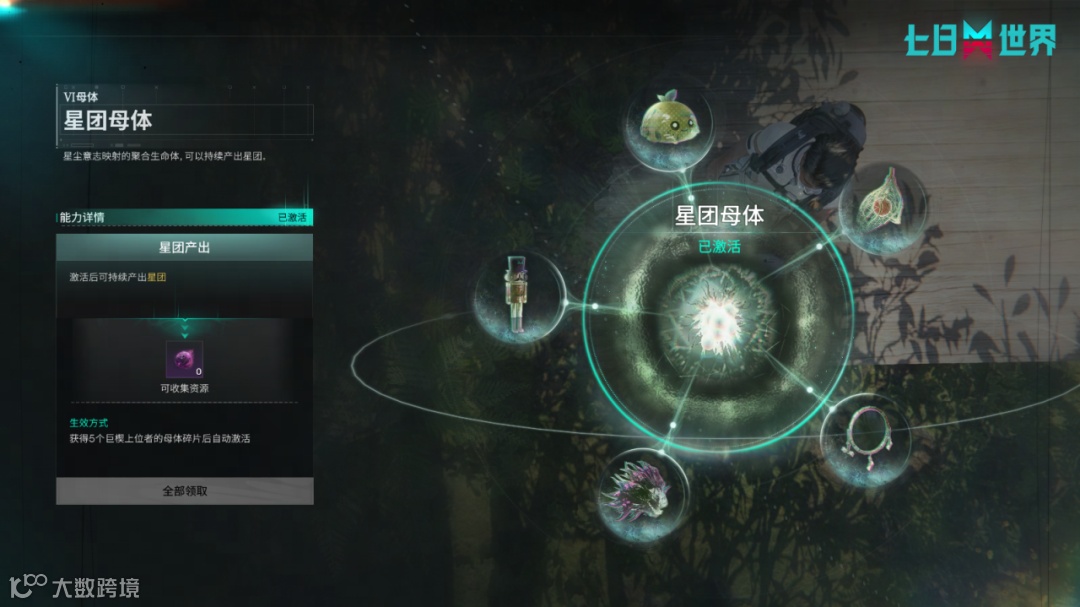Select the purple collectible resource icon
Viewport: 1080px width, 607px height.
184,359
